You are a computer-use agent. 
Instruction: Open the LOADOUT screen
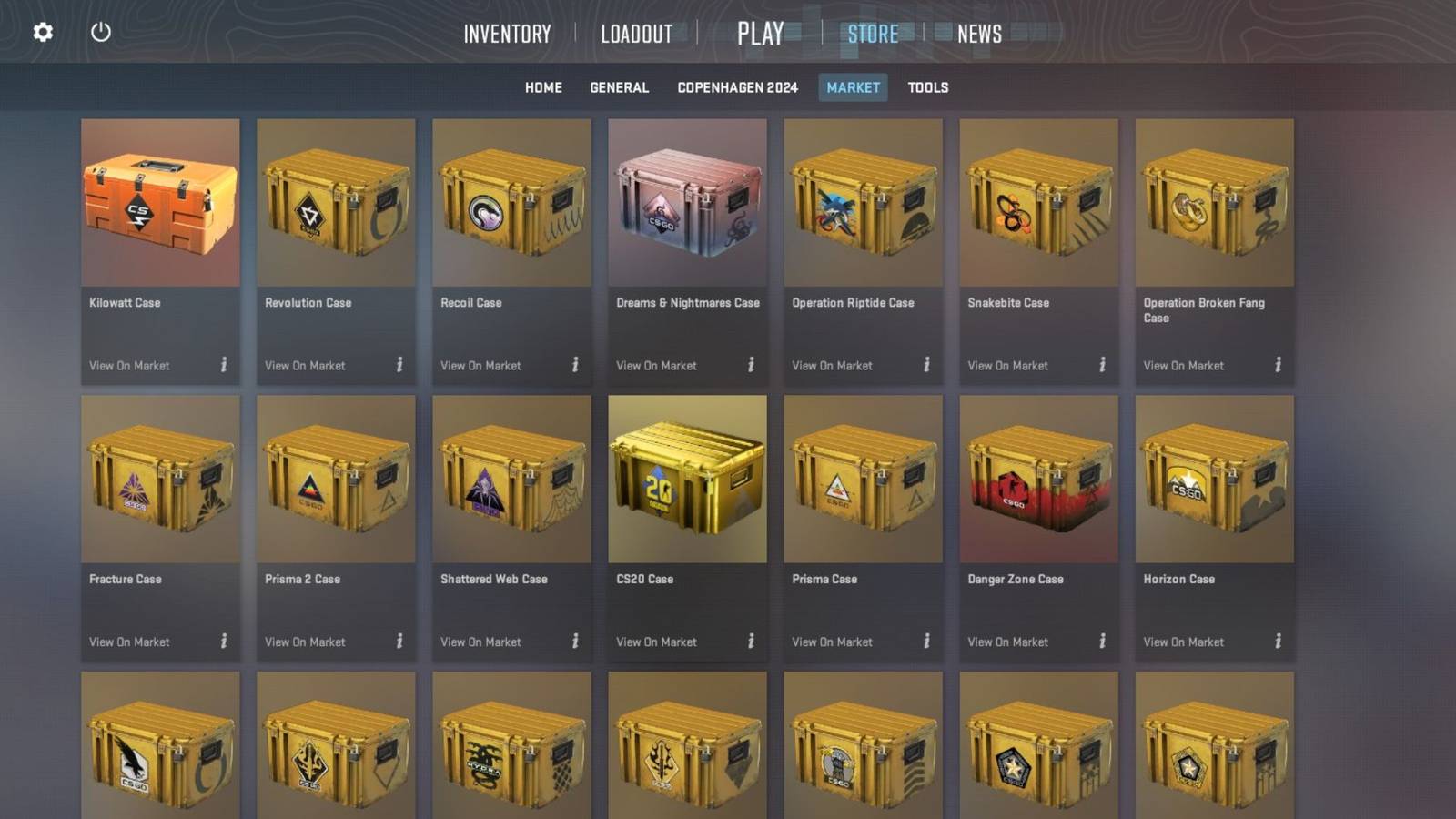(635, 34)
